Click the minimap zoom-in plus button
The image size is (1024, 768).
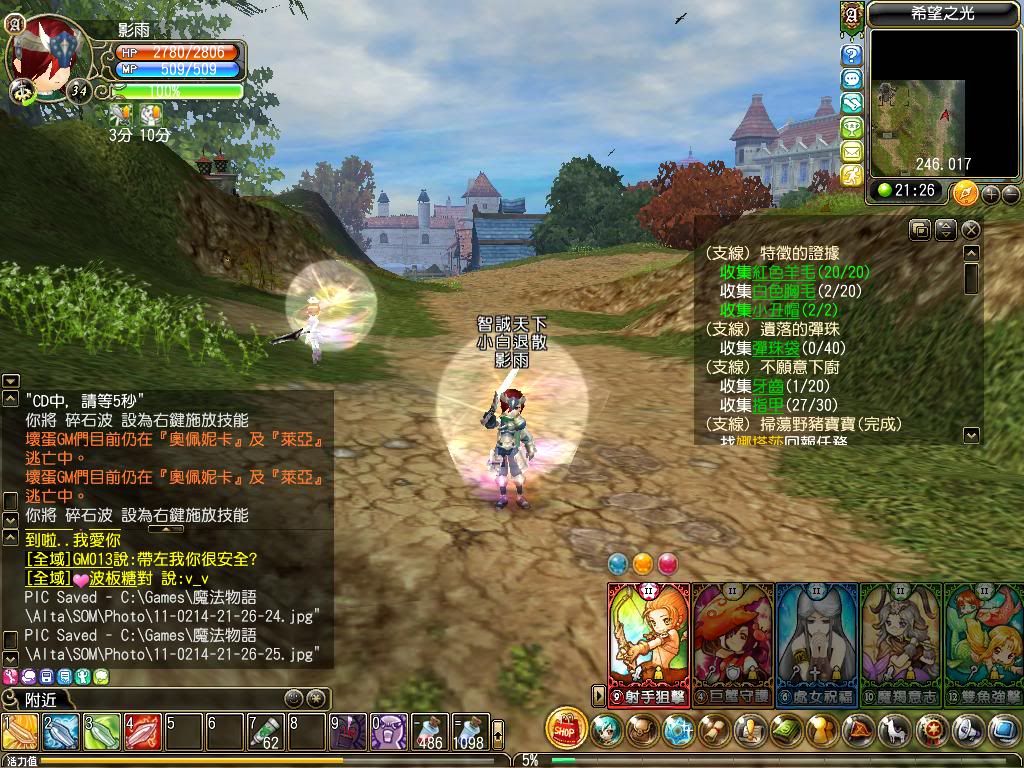pos(990,194)
